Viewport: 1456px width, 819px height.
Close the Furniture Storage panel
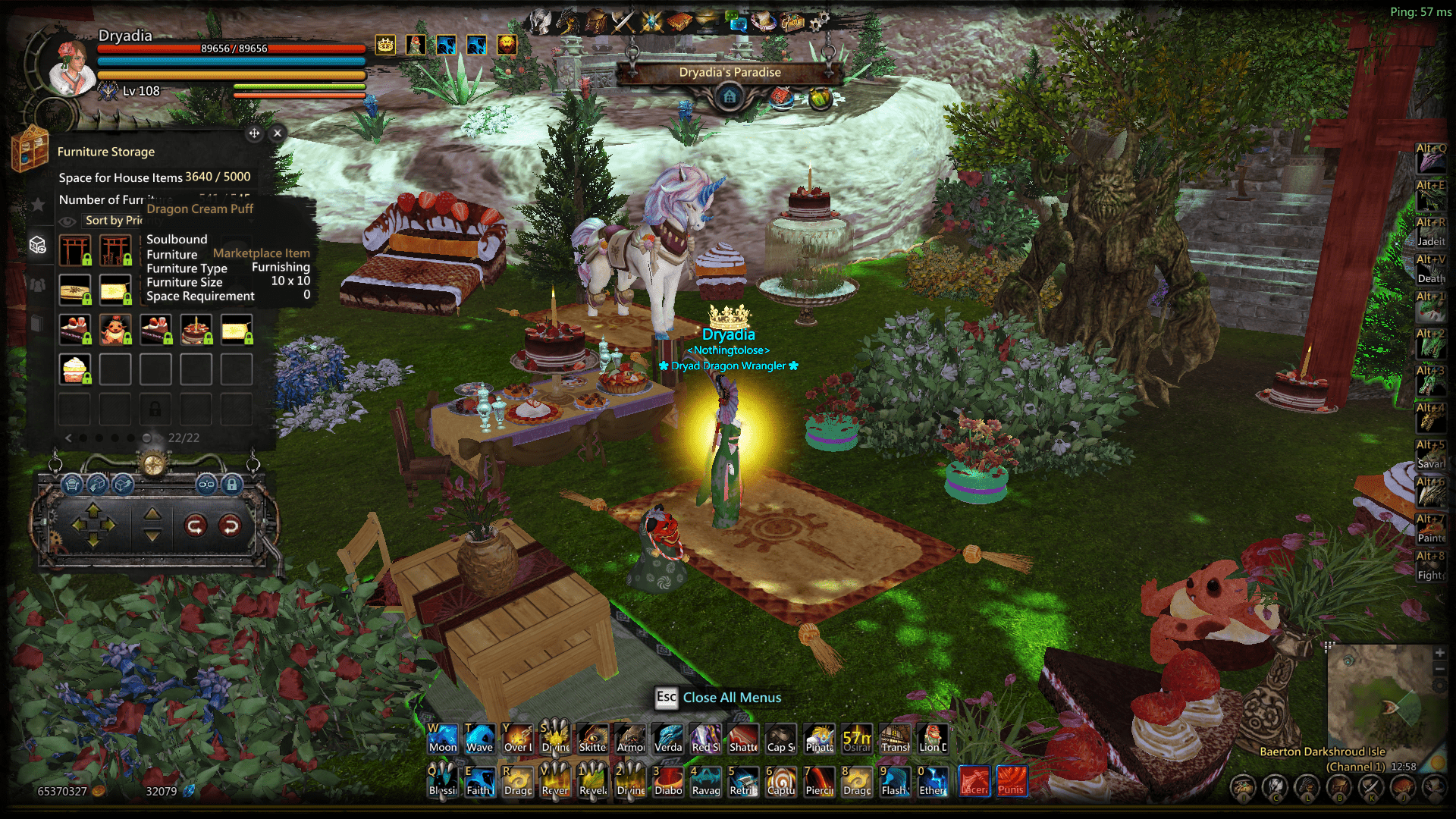[278, 133]
